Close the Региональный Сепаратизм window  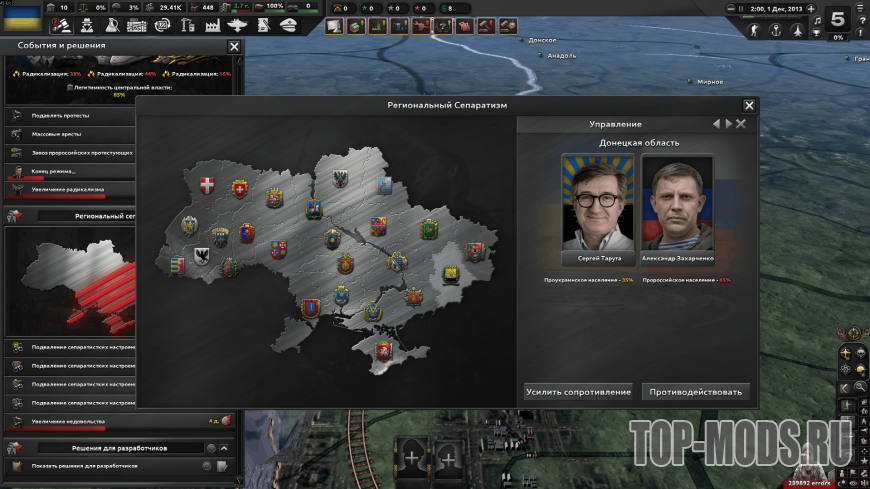tap(749, 105)
